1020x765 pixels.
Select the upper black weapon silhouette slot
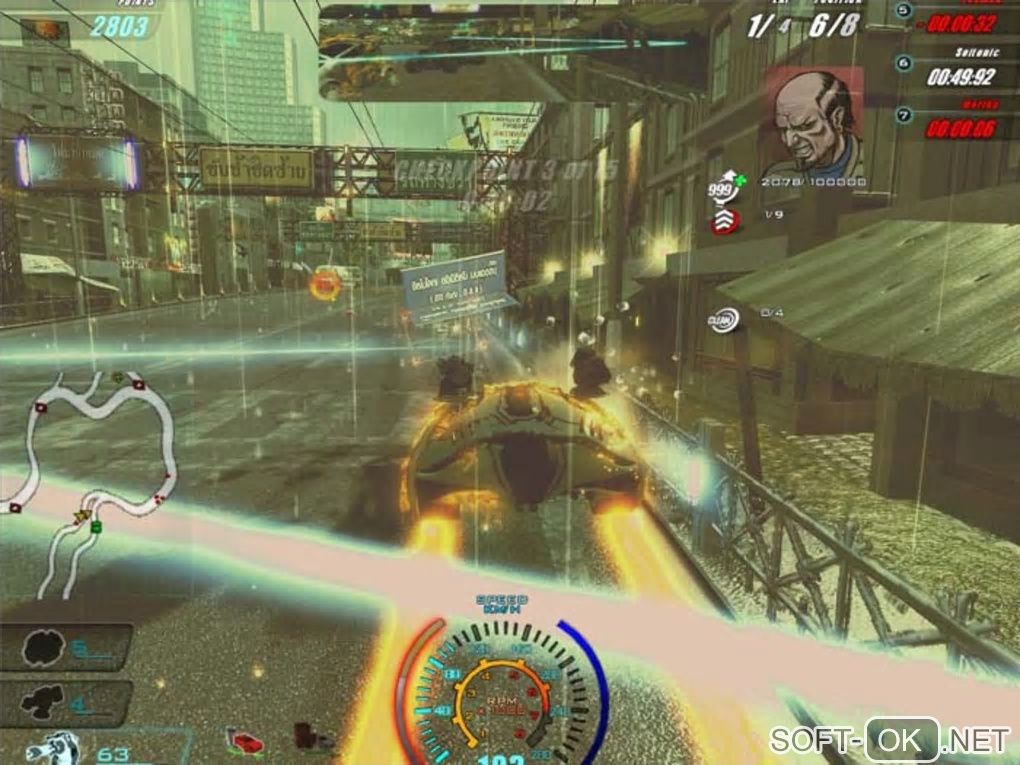(38, 648)
